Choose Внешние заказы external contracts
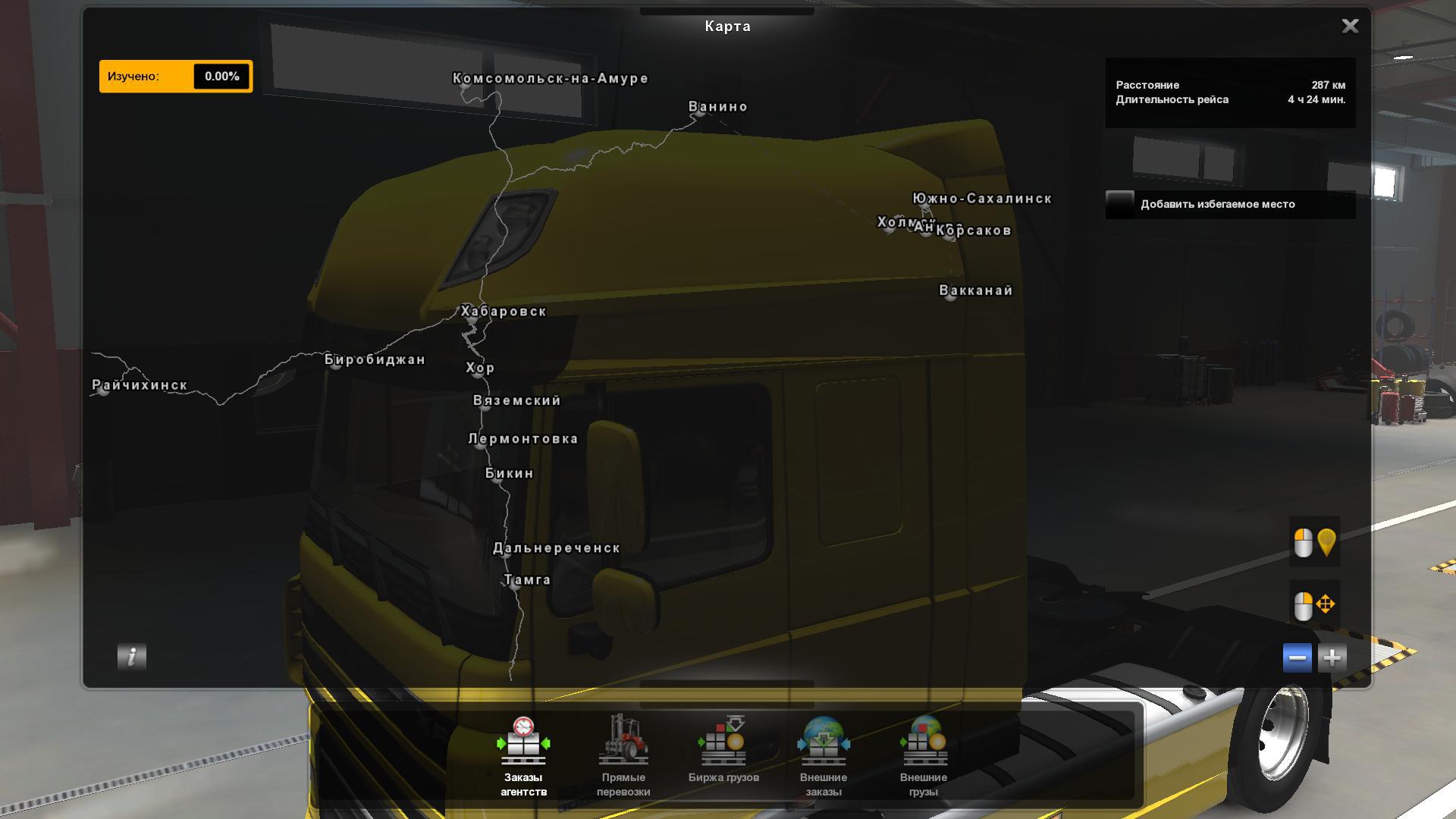Screen dimensions: 1456x819 (x=824, y=756)
